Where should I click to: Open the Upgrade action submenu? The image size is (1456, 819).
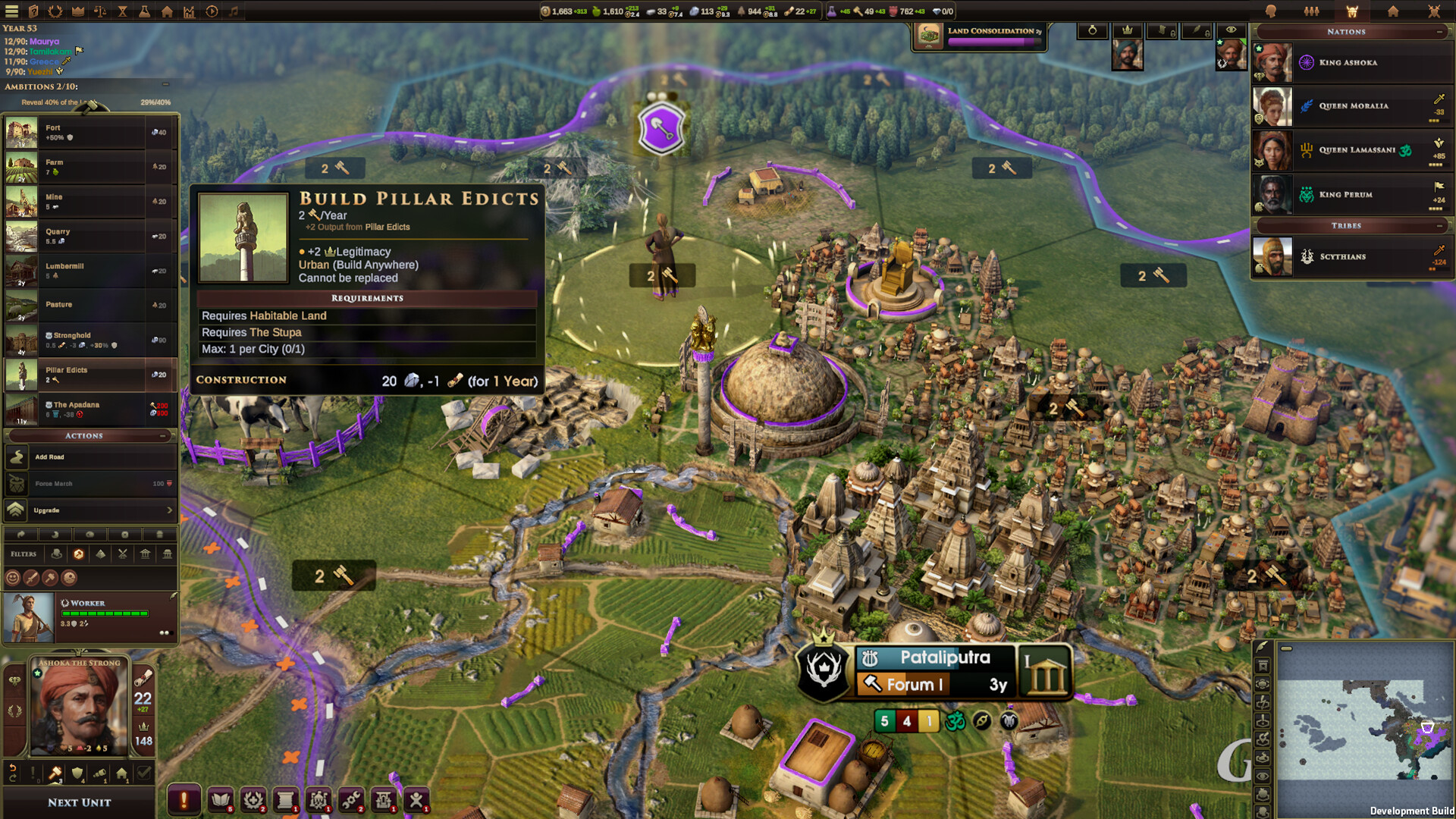tap(89, 510)
